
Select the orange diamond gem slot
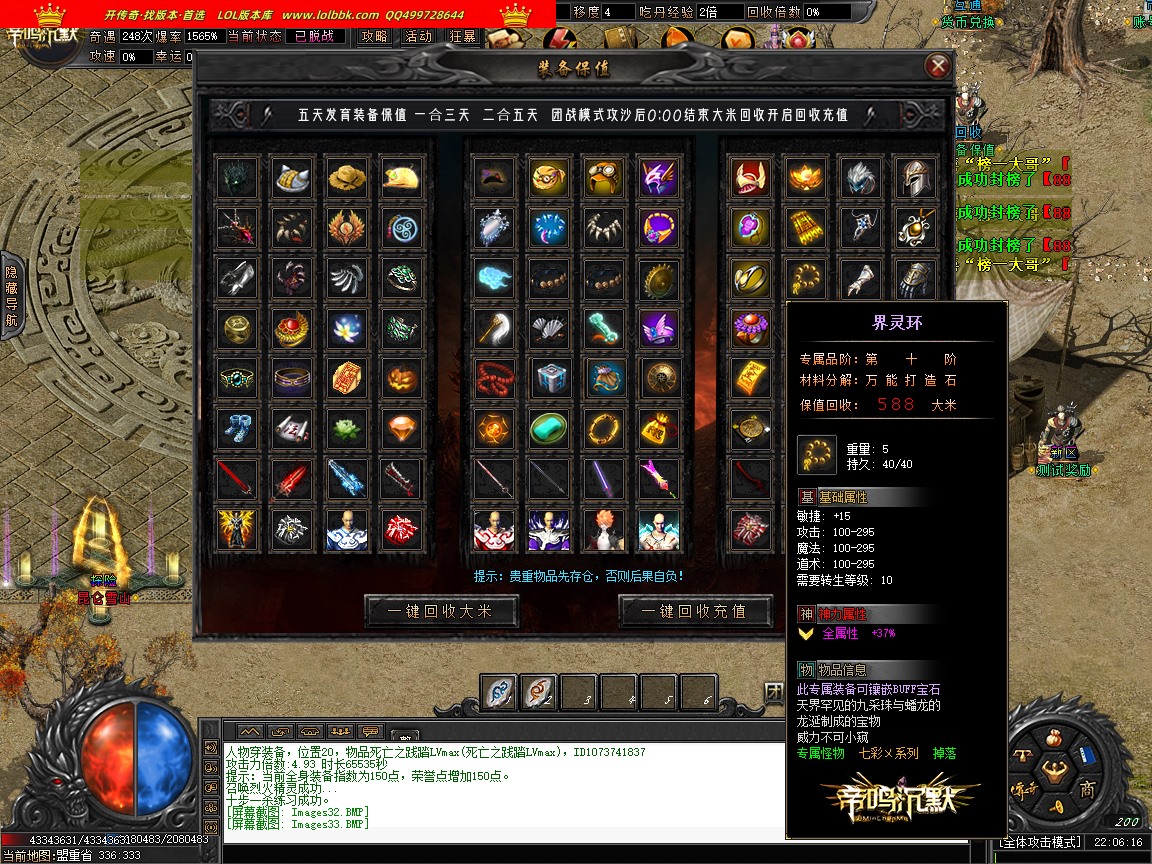click(x=402, y=427)
